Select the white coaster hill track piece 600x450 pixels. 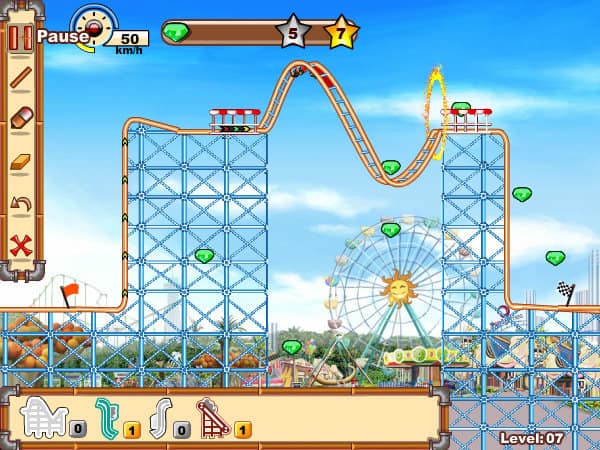[x=43, y=416]
